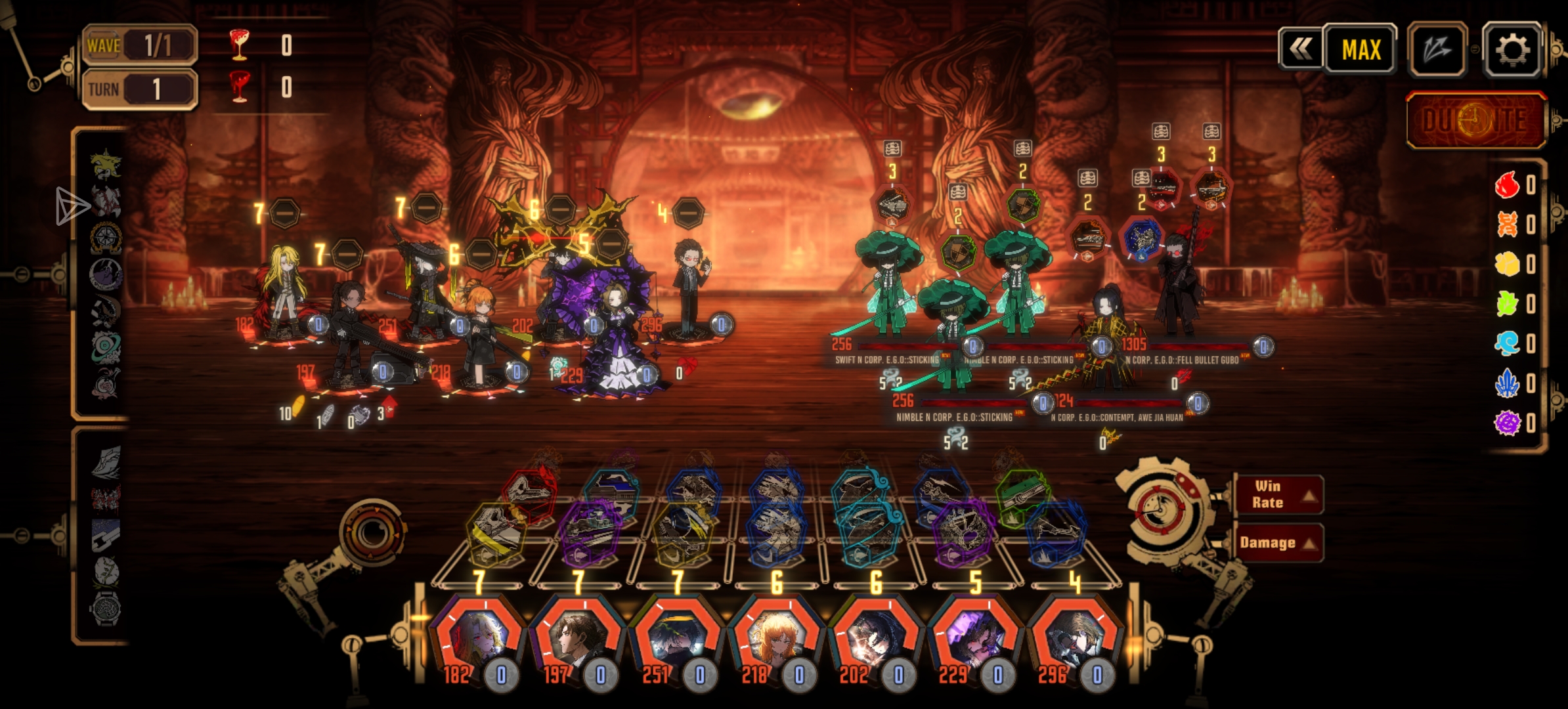Choose the Win Rate auto-select button

1277,494
